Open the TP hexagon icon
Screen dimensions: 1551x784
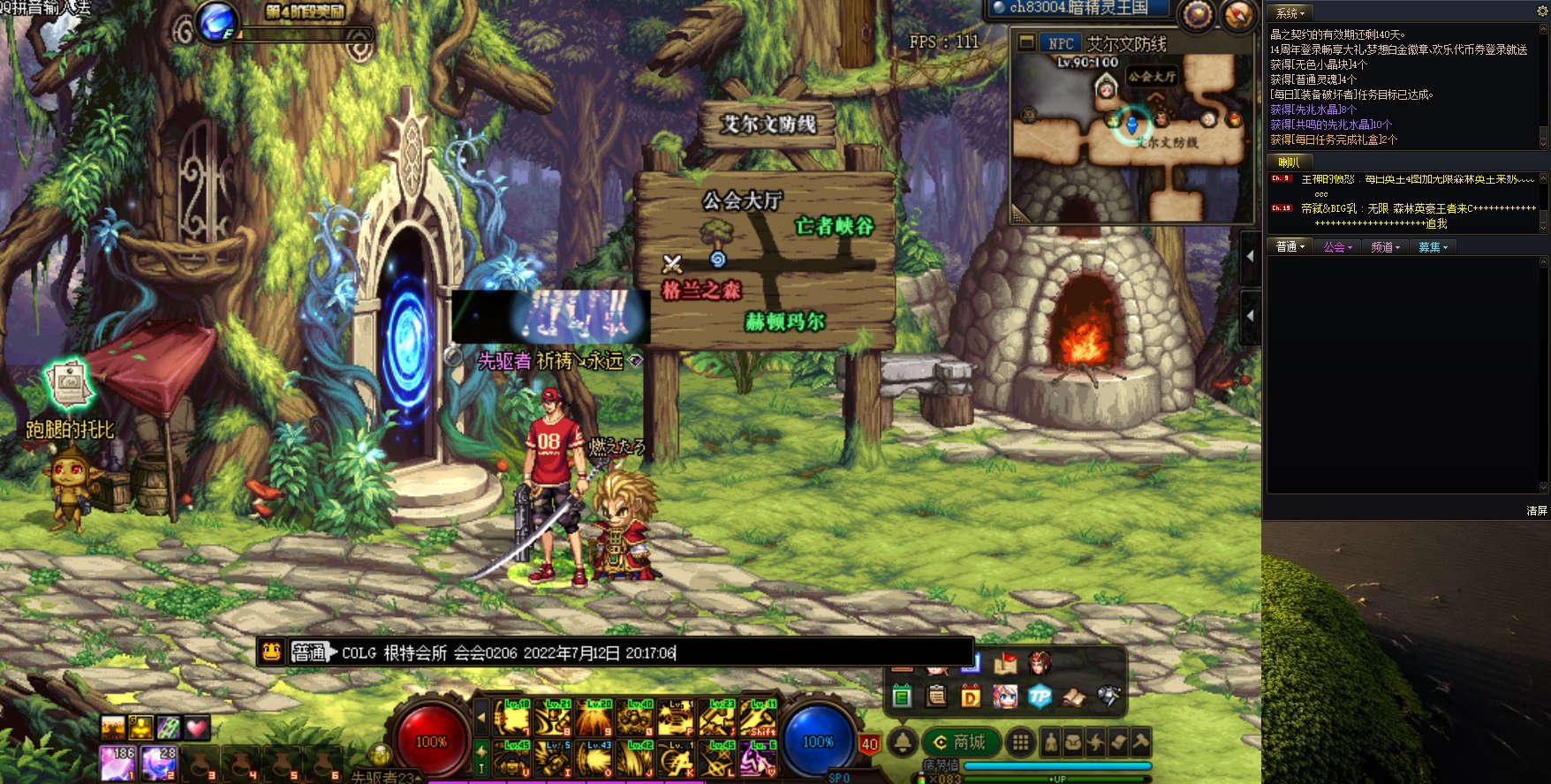pos(1040,697)
